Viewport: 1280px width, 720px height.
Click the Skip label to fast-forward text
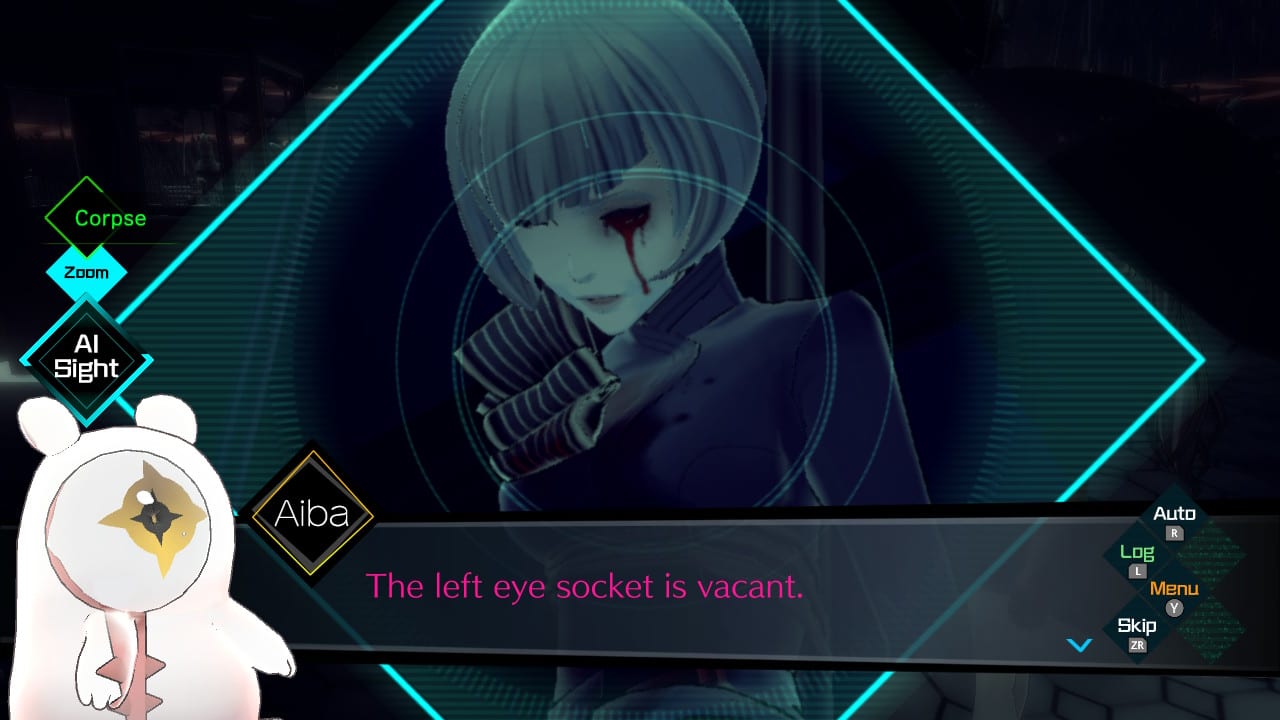(x=1136, y=625)
